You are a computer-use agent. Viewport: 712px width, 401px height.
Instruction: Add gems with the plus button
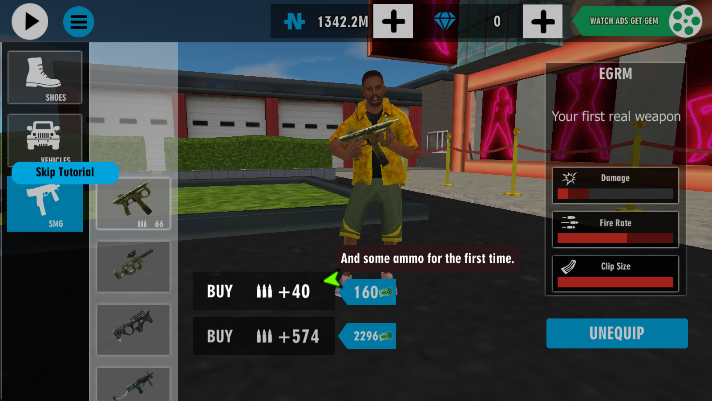coord(542,21)
